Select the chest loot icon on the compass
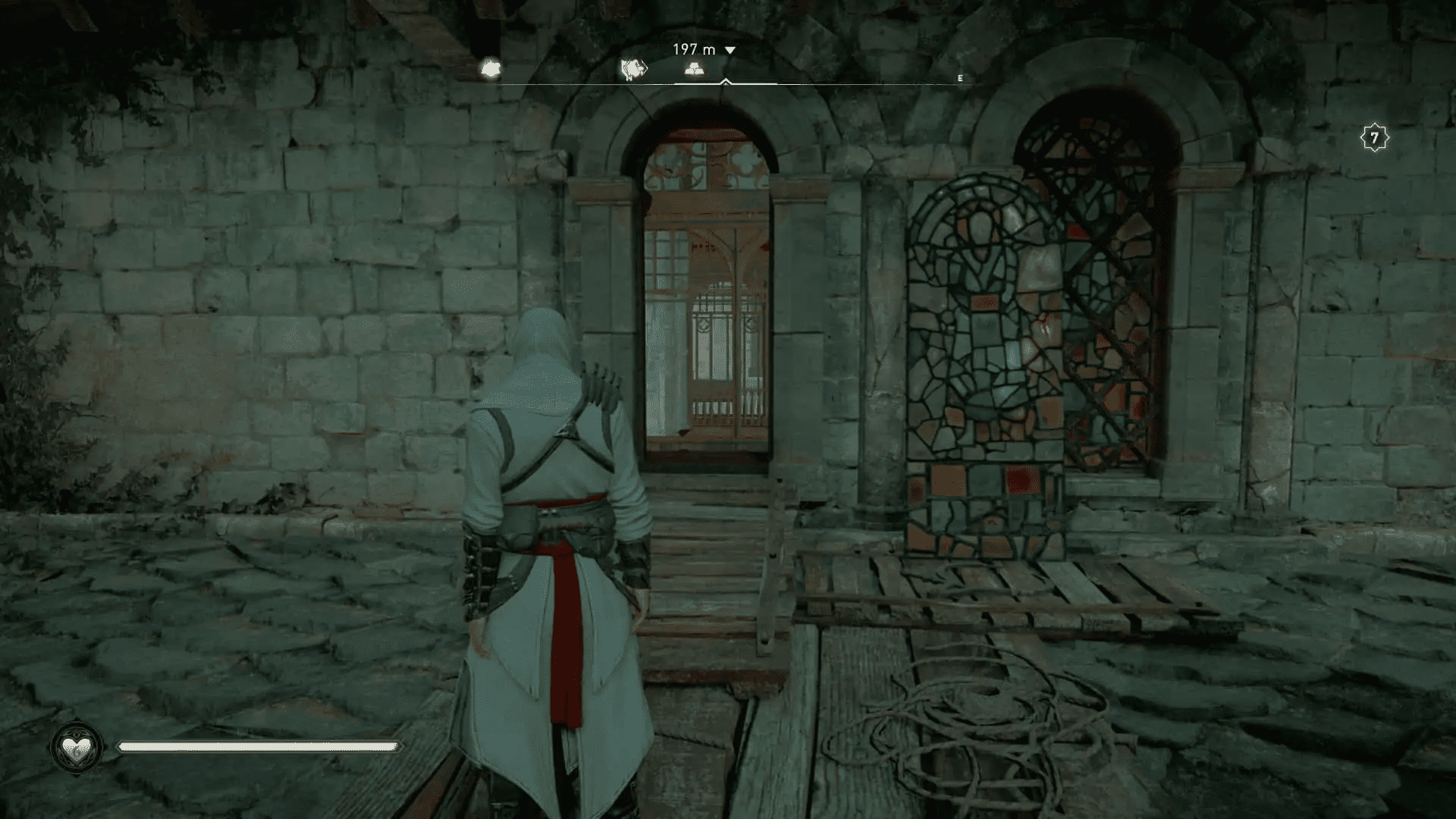1456x819 pixels. click(694, 69)
